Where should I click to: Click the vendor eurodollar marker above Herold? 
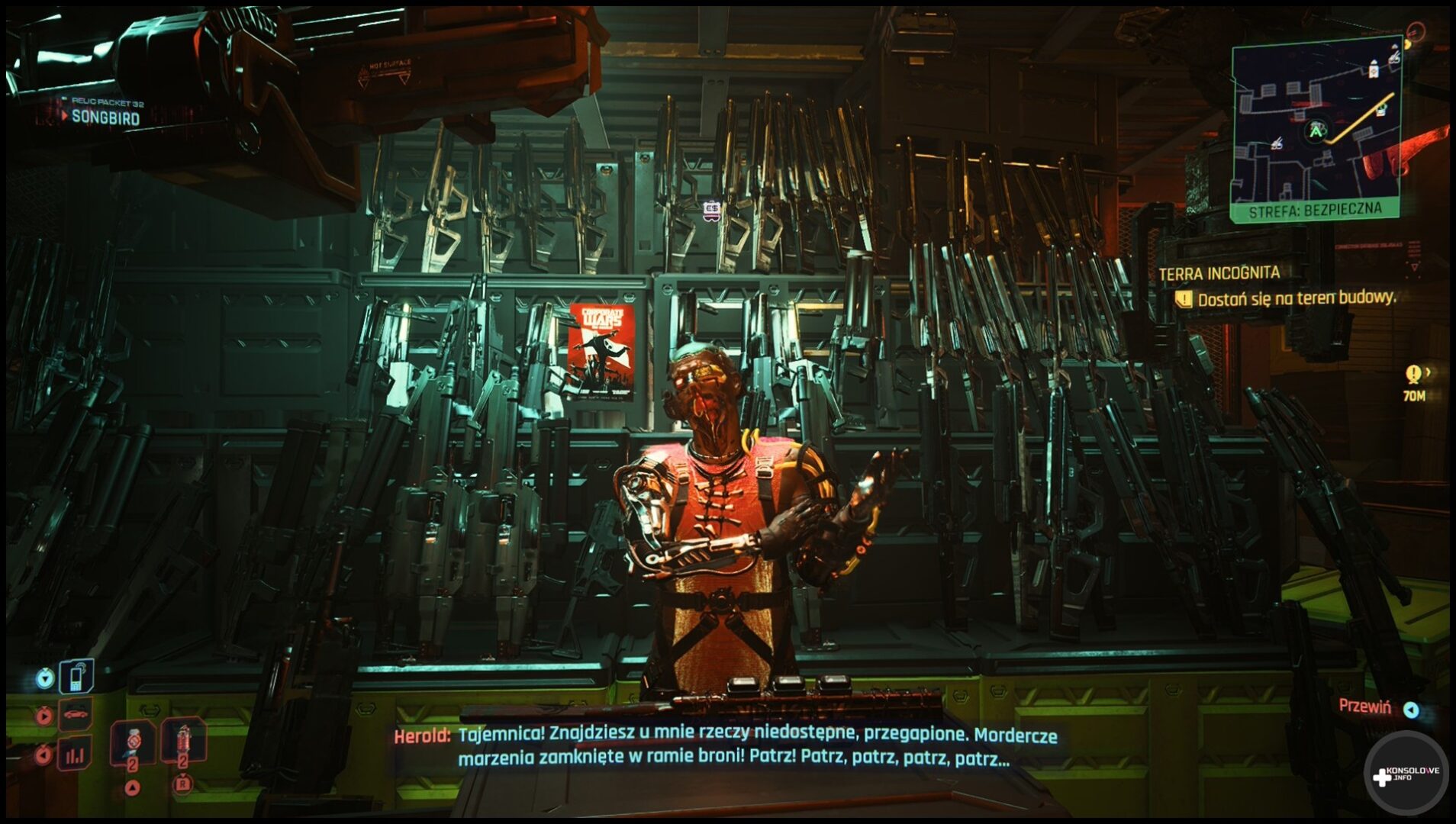pos(712,210)
